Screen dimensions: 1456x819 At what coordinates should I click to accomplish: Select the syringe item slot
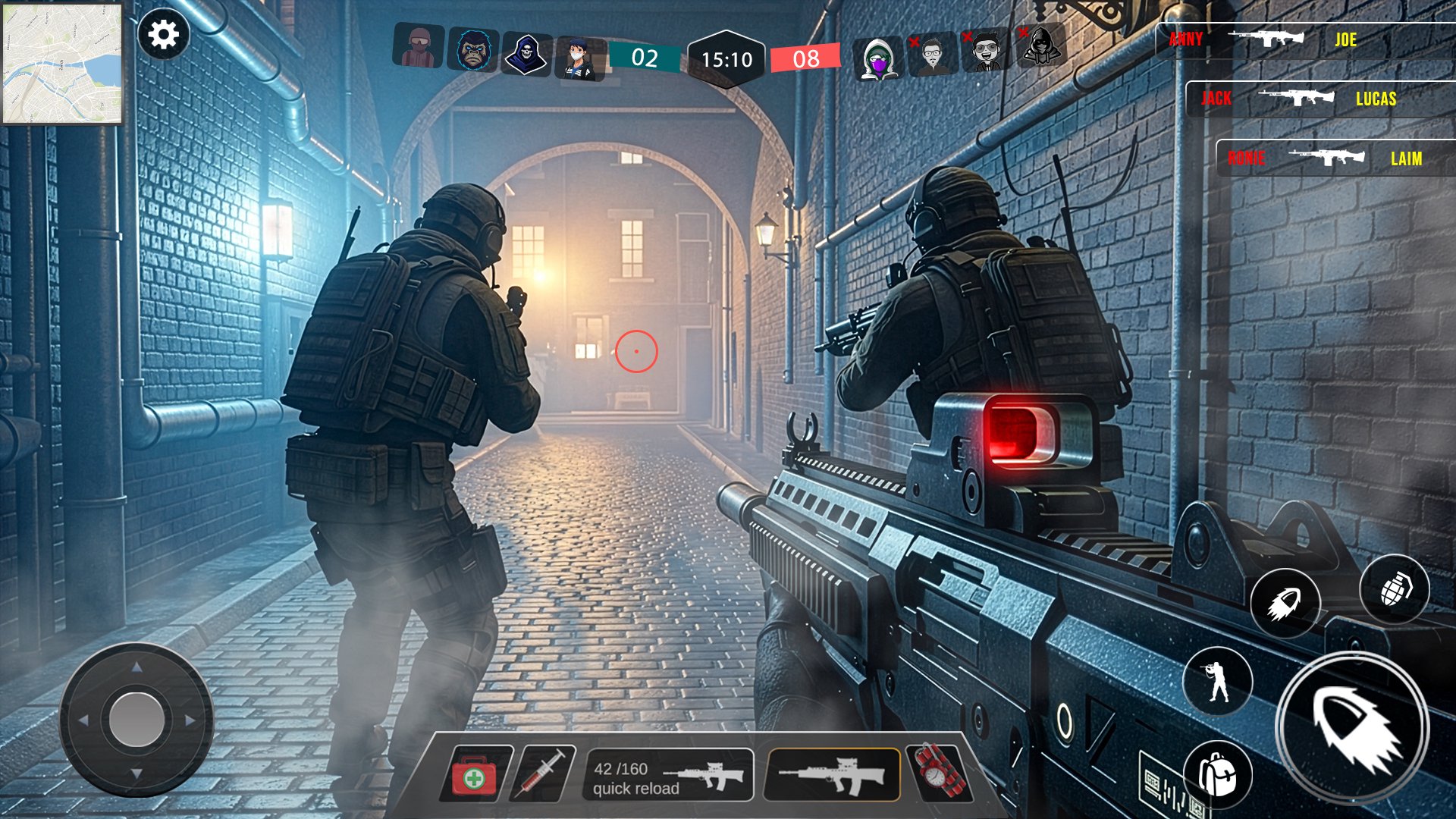[541, 773]
